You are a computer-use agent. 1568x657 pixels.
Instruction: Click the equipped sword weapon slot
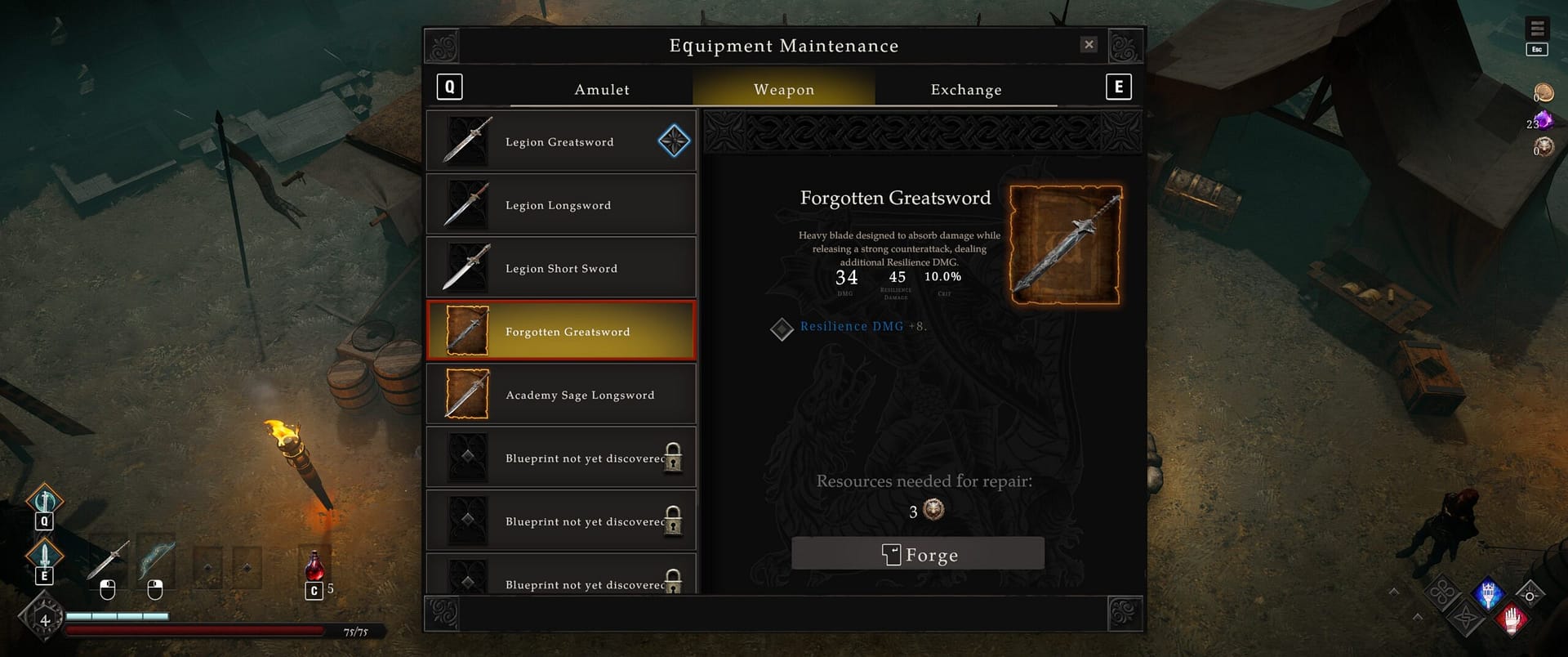pyautogui.click(x=109, y=561)
